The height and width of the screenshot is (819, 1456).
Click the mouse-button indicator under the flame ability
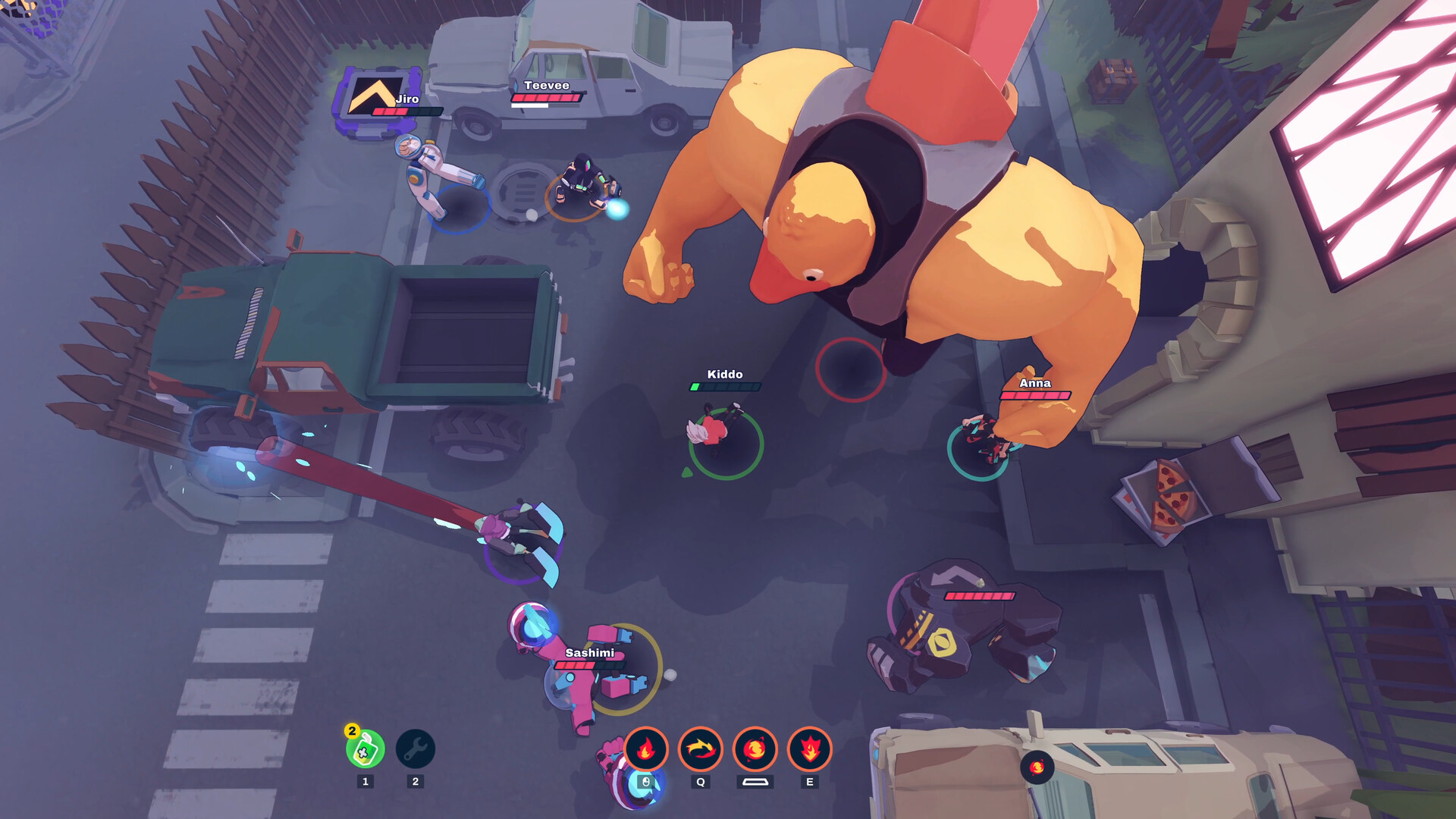645,782
